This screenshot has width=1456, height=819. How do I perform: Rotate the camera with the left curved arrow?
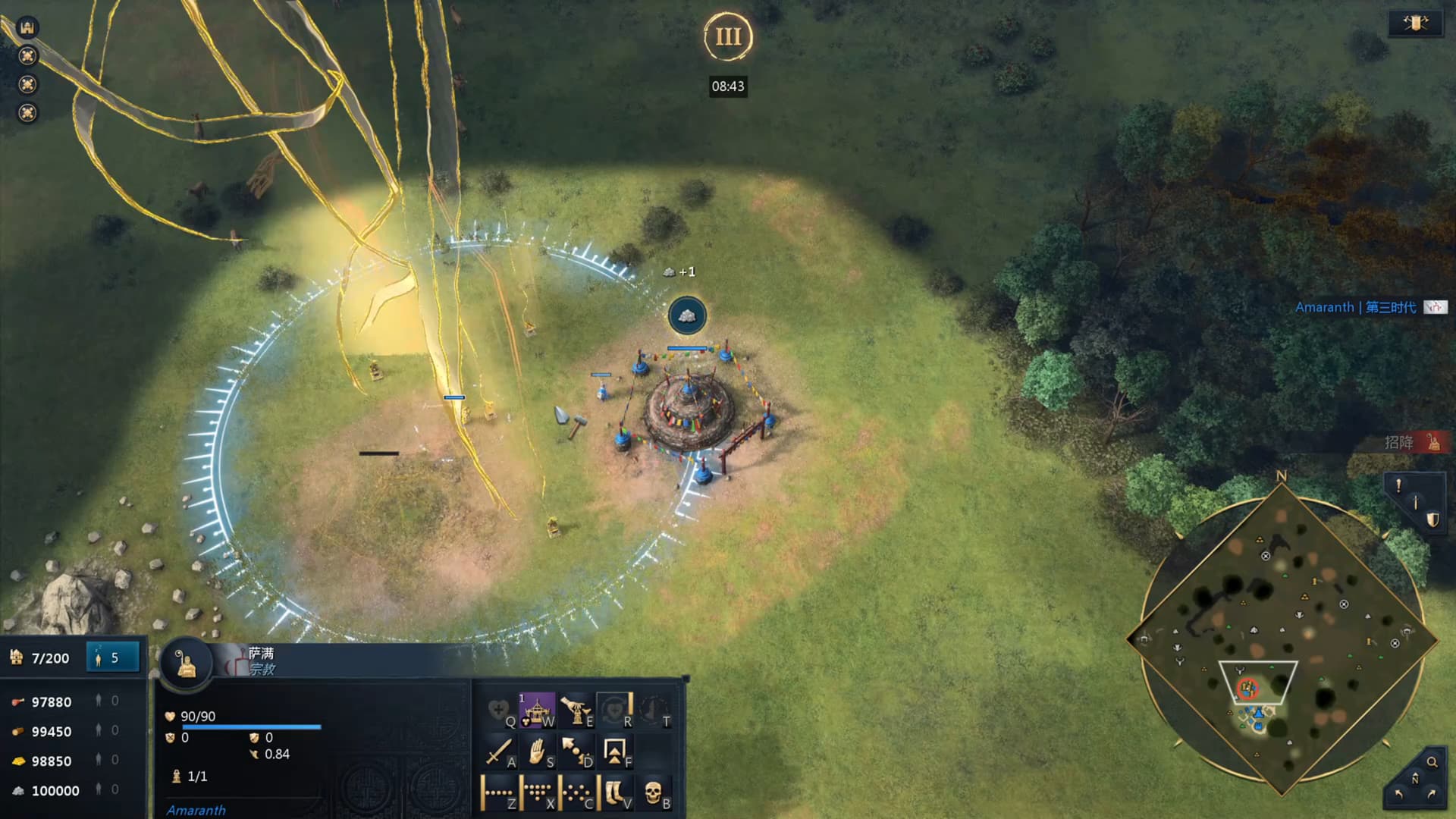point(1399,794)
